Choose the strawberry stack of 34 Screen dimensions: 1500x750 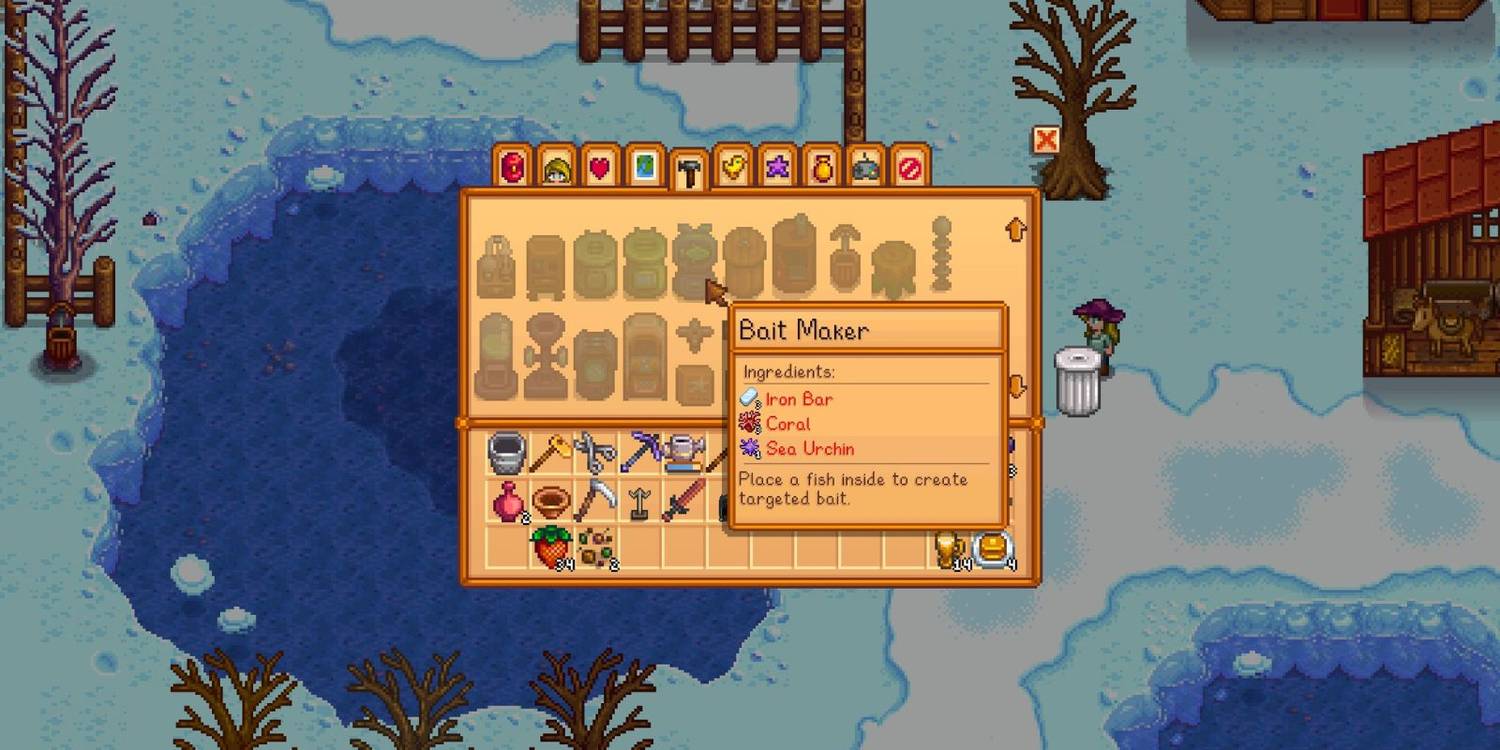(549, 548)
